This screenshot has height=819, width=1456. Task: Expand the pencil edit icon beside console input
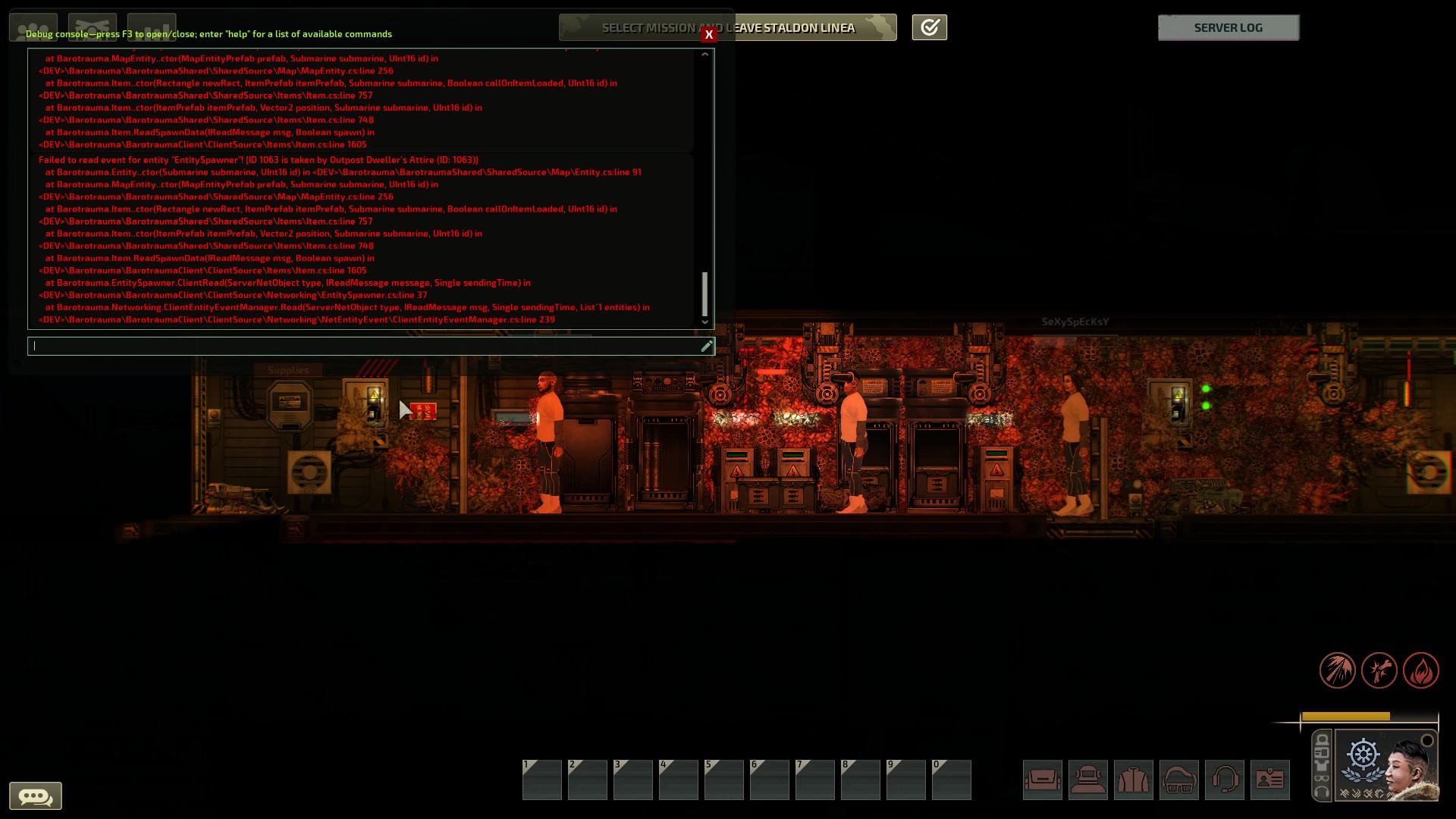(x=707, y=346)
